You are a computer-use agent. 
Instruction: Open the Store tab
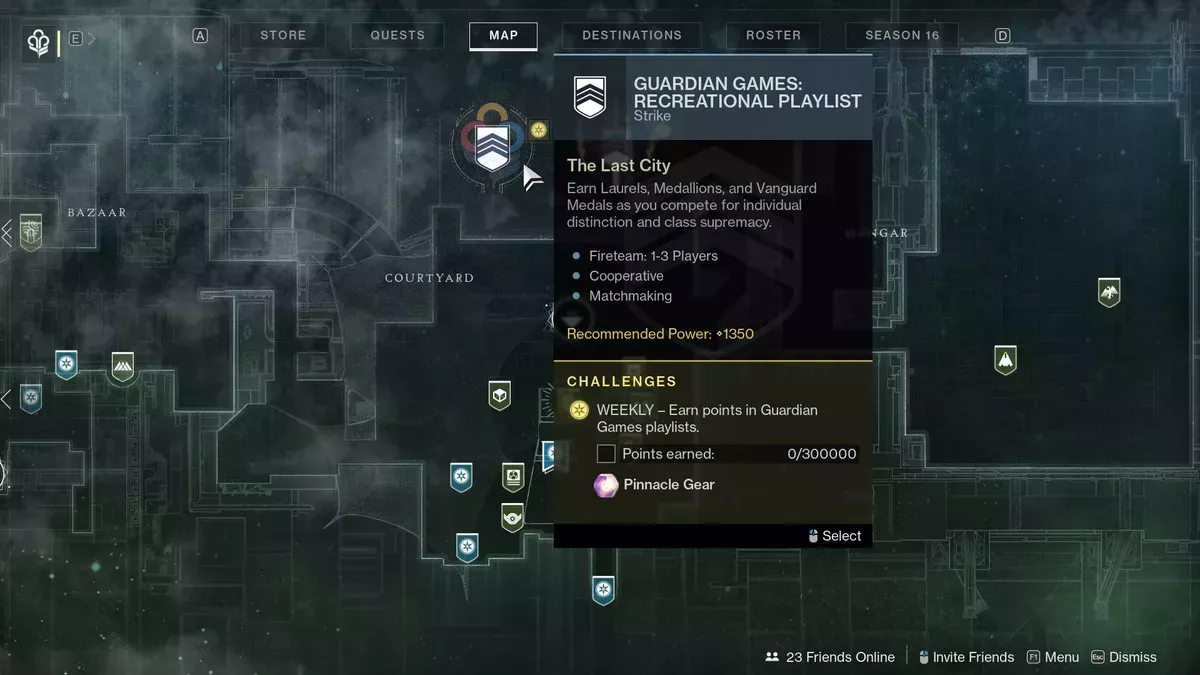[283, 35]
